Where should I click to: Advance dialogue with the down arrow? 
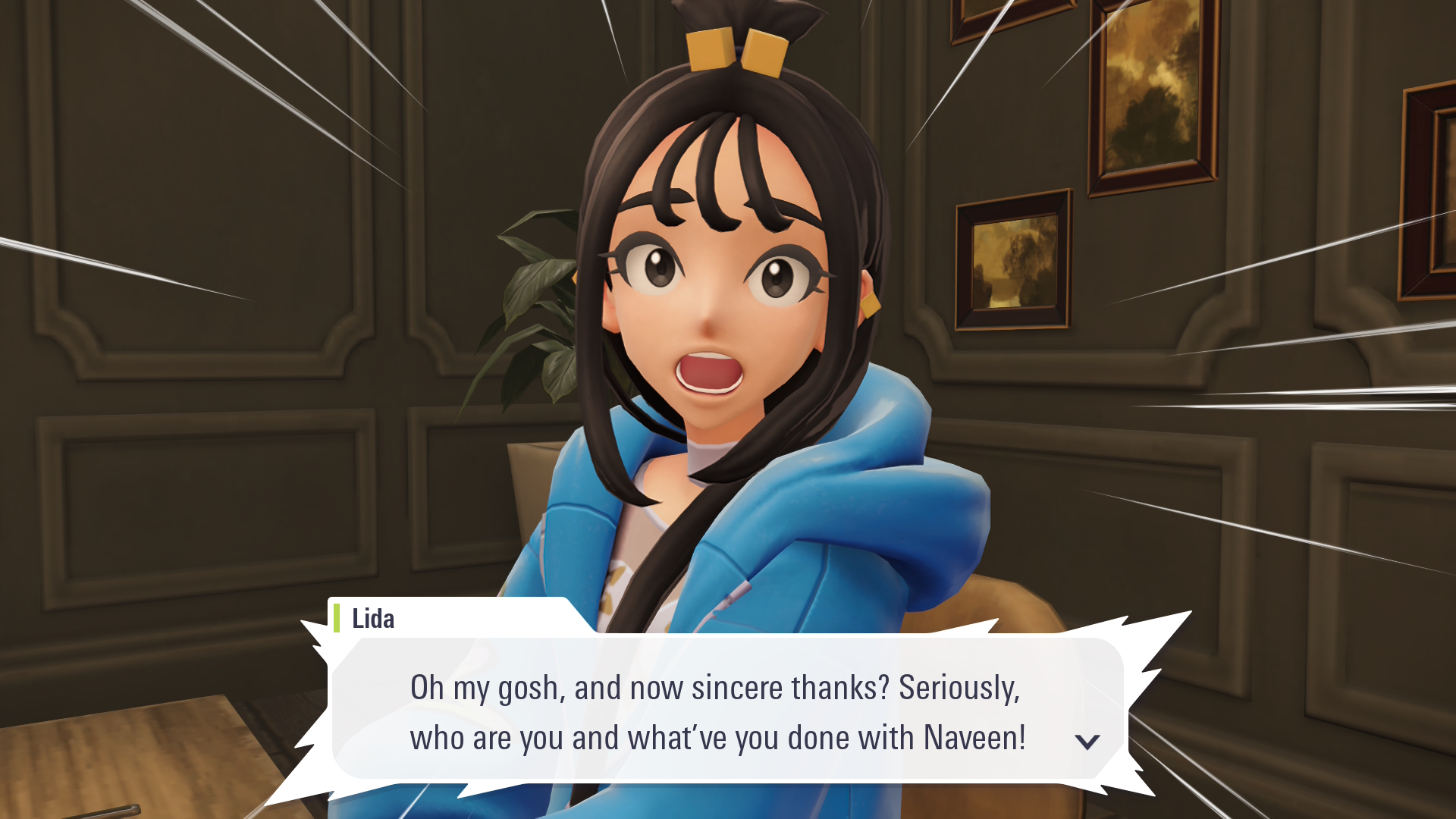pyautogui.click(x=1087, y=741)
